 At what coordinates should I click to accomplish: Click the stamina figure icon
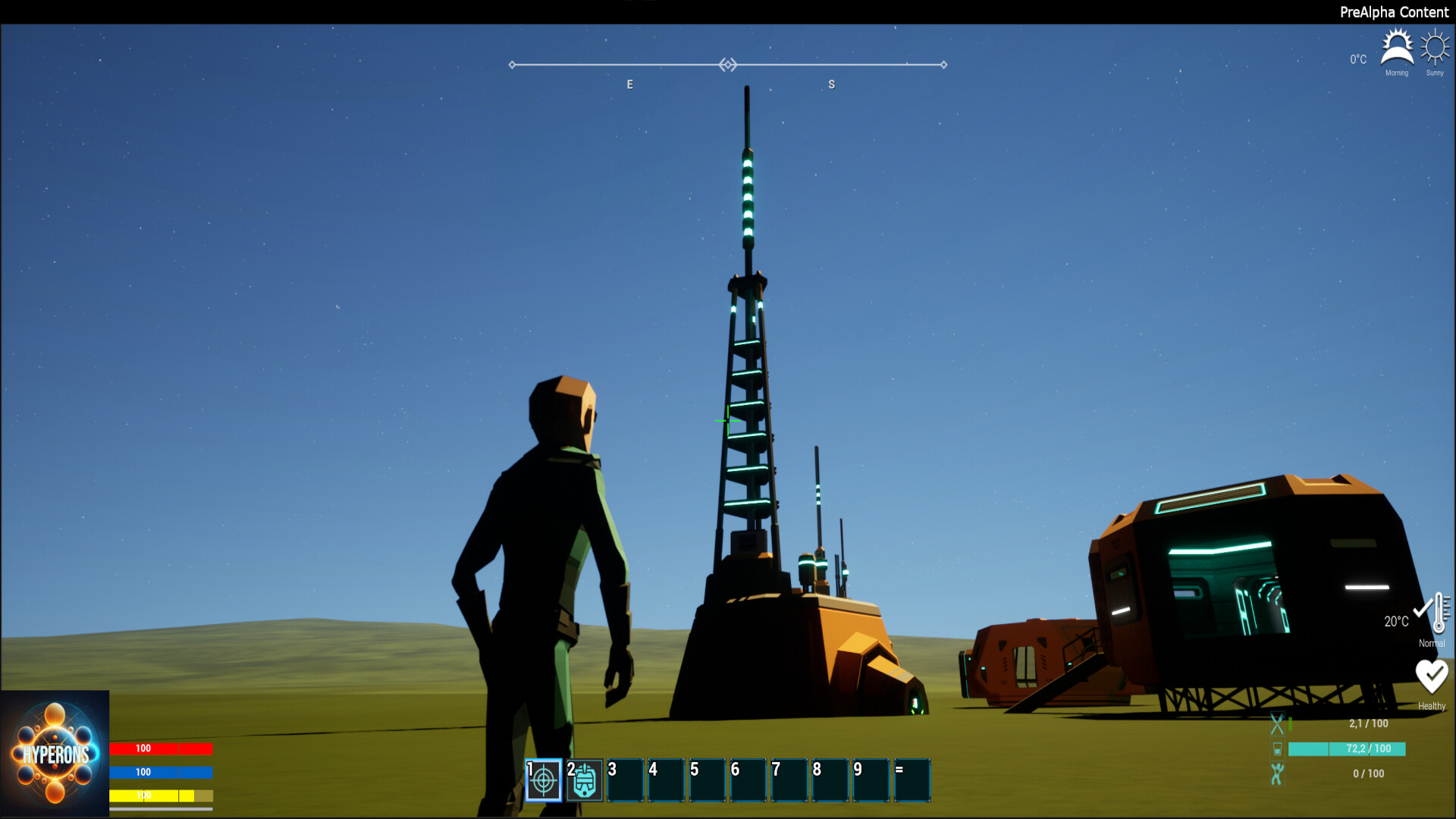coord(1278,773)
